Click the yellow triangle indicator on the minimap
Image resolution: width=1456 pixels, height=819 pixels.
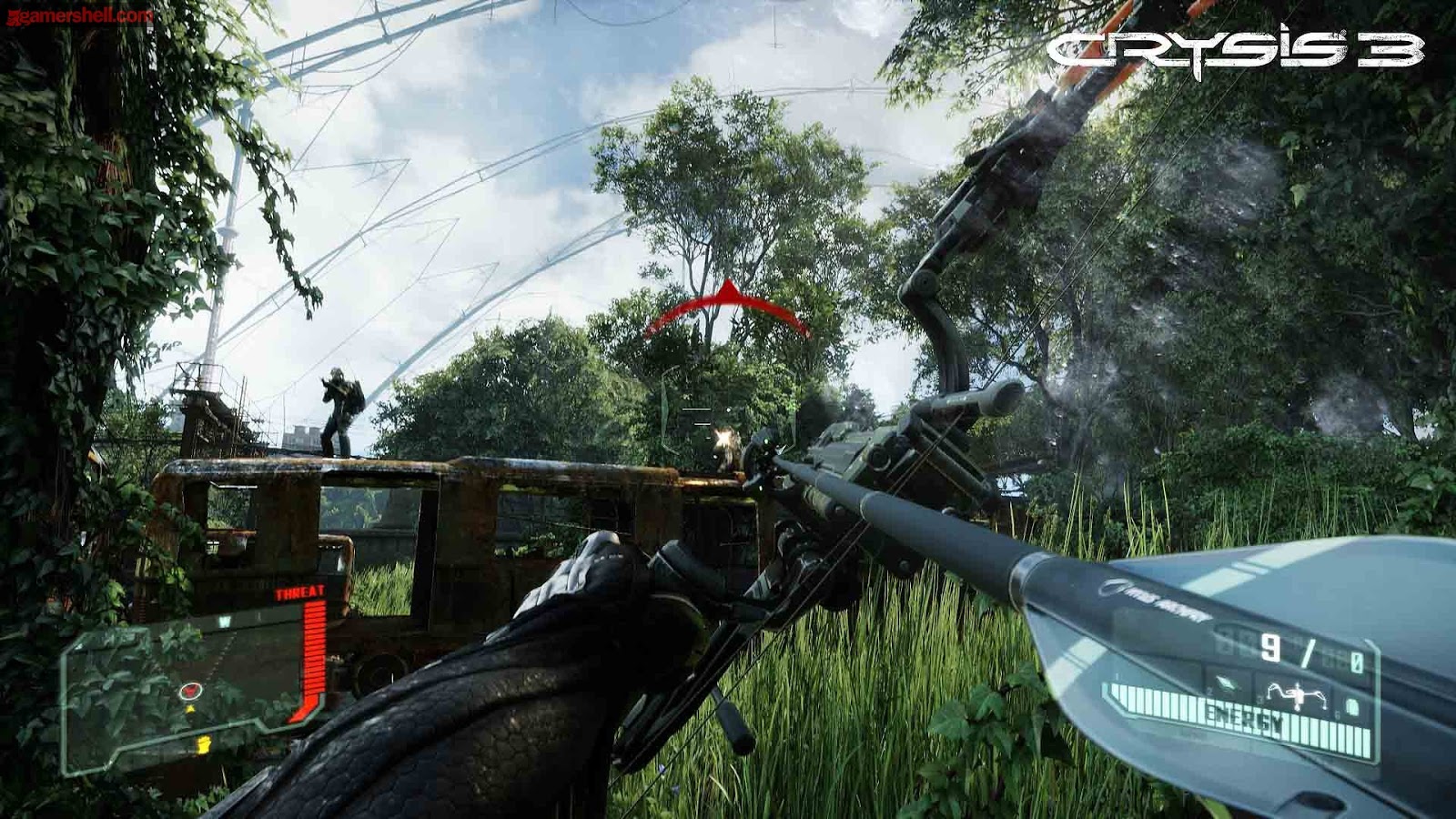[191, 709]
